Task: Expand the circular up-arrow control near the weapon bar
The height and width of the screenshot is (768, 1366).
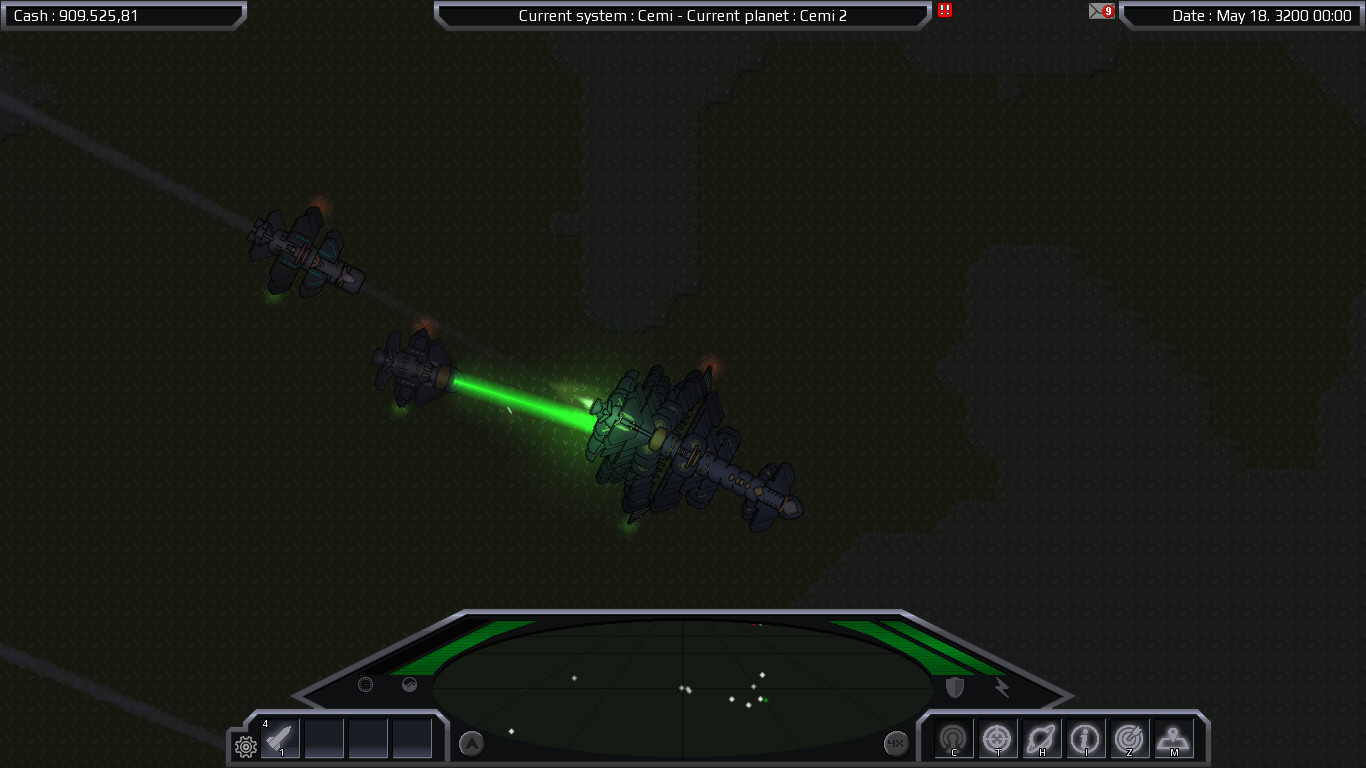Action: pos(469,743)
